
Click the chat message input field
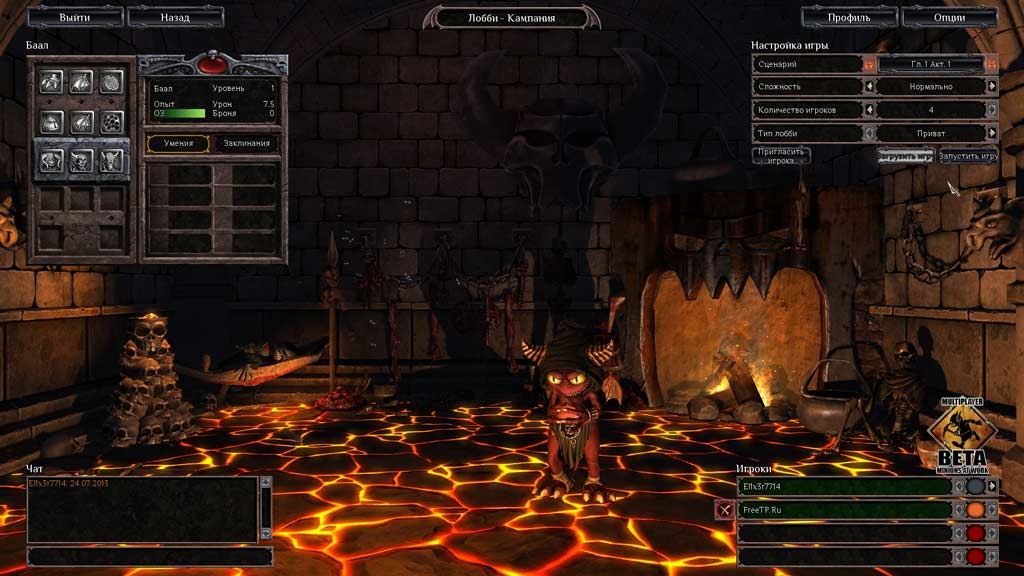pyautogui.click(x=149, y=556)
